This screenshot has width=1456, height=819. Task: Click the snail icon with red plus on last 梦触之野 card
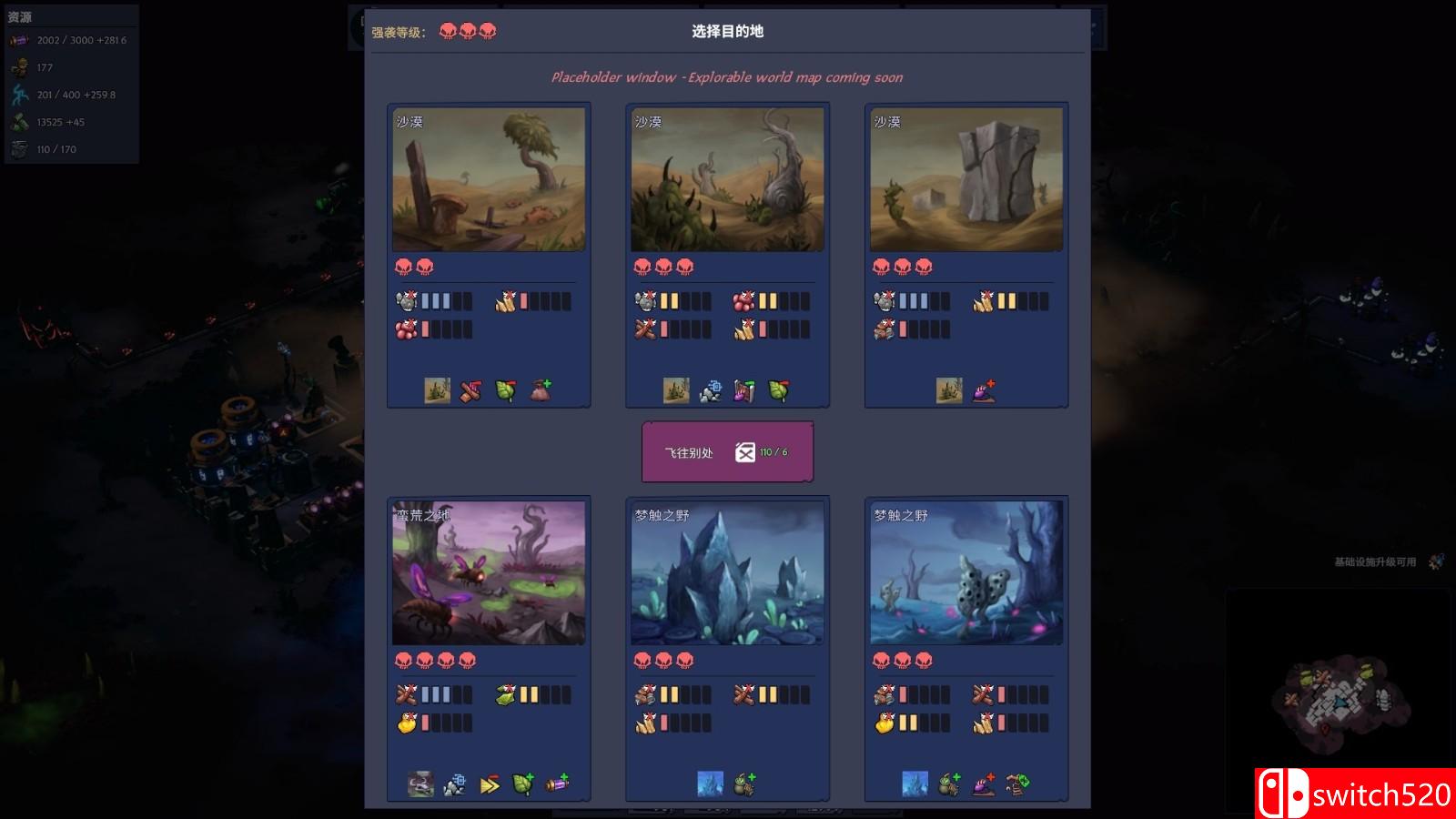pos(985,784)
